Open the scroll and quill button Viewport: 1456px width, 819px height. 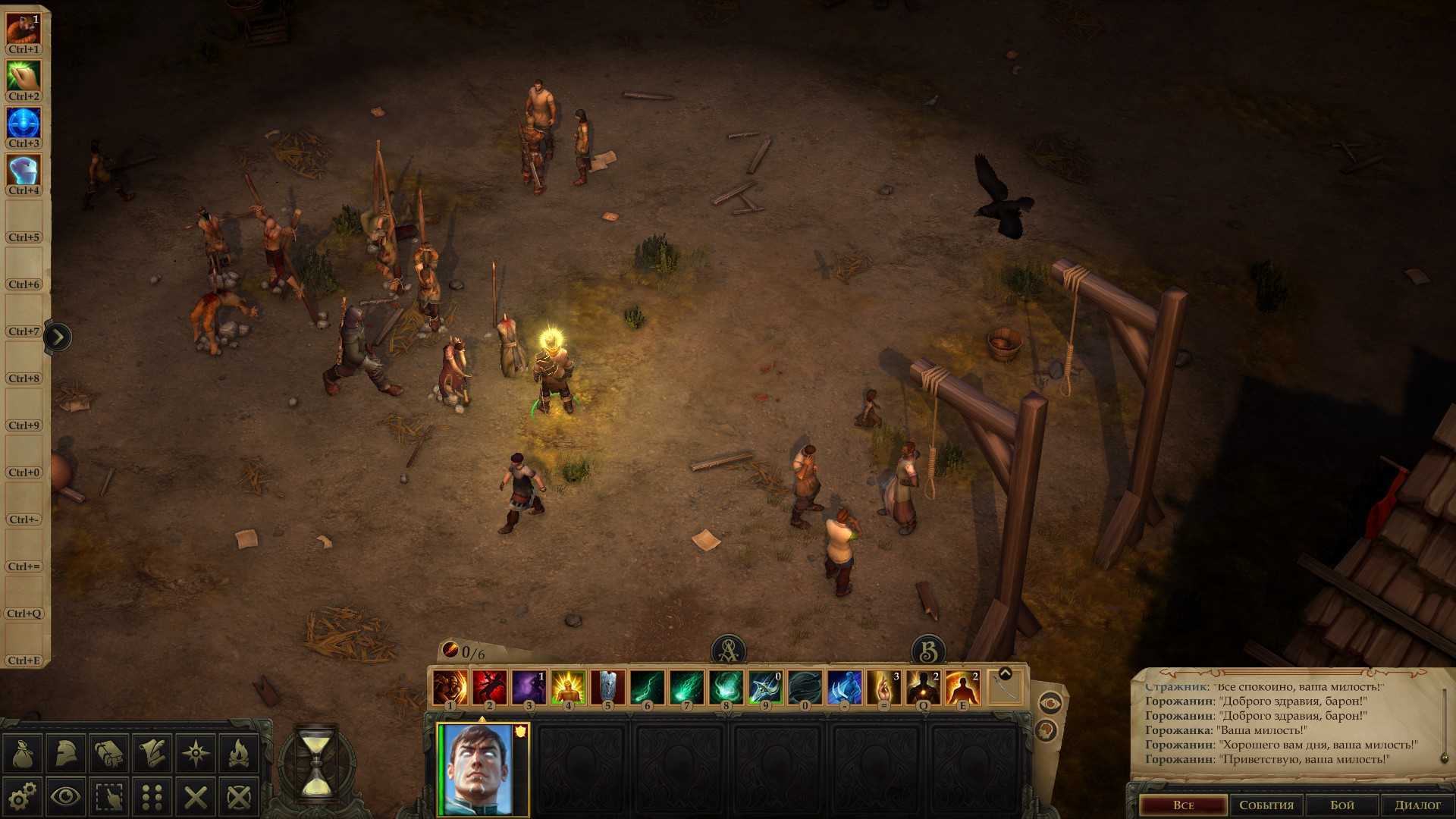coord(152,753)
